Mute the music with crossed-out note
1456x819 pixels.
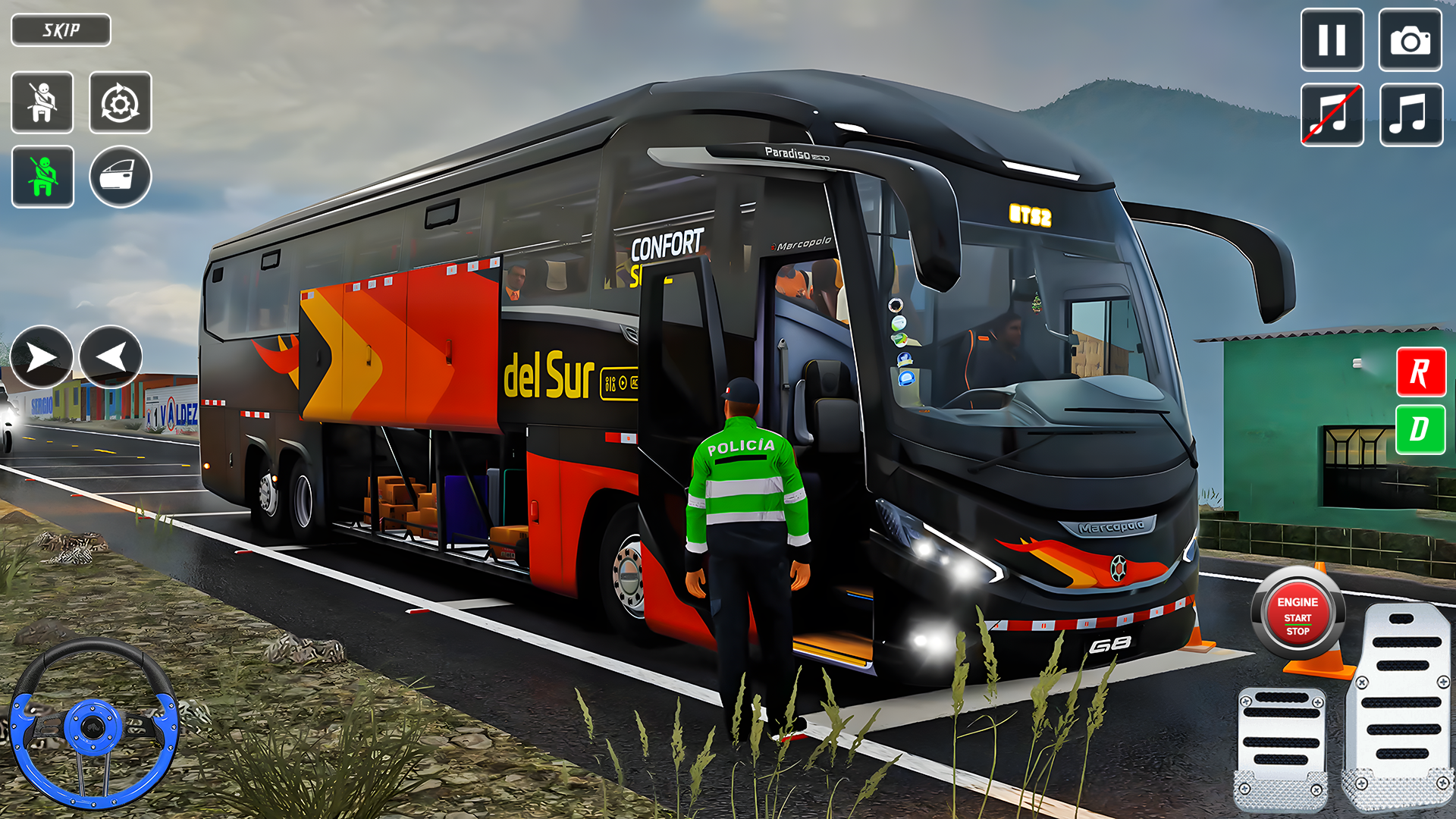point(1332,115)
